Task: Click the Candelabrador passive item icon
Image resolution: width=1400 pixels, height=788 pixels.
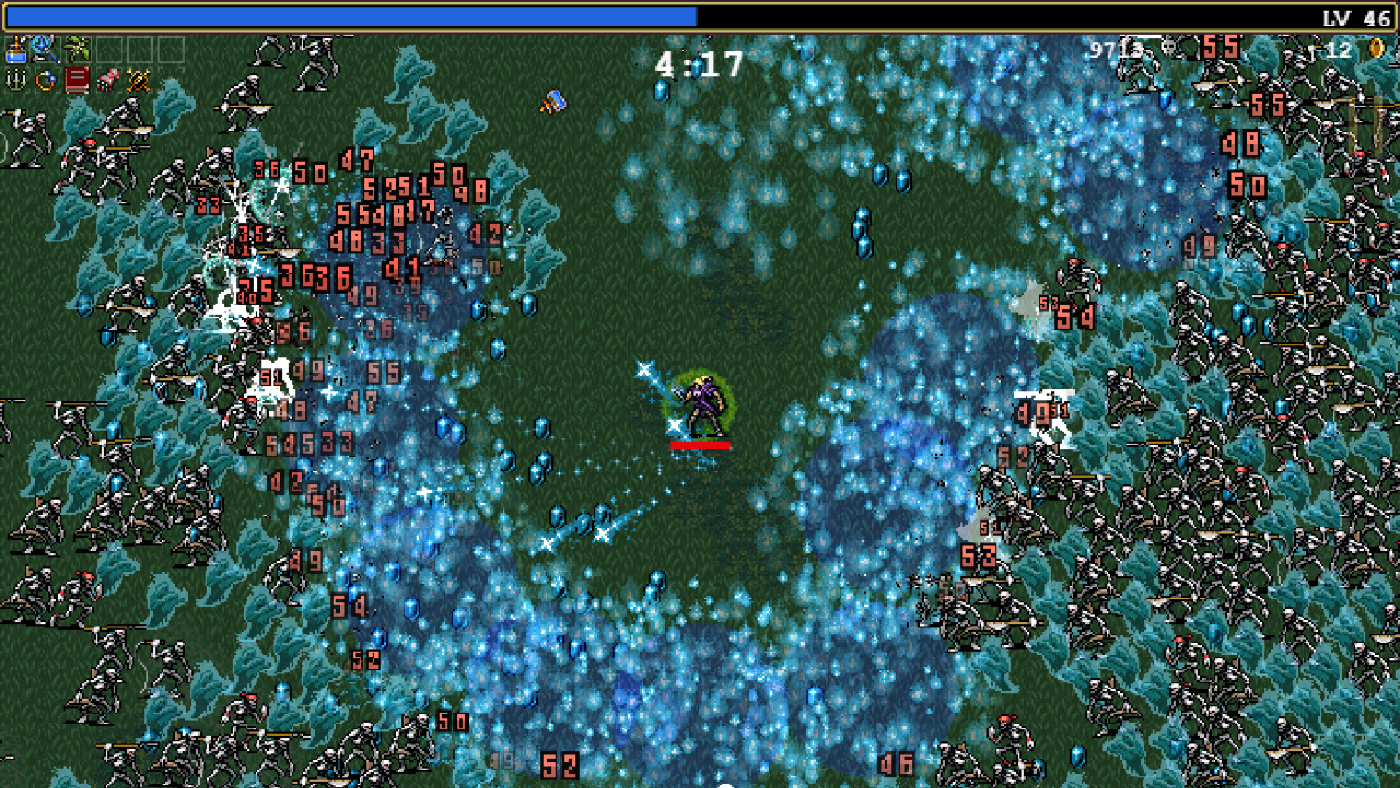Action: point(15,78)
